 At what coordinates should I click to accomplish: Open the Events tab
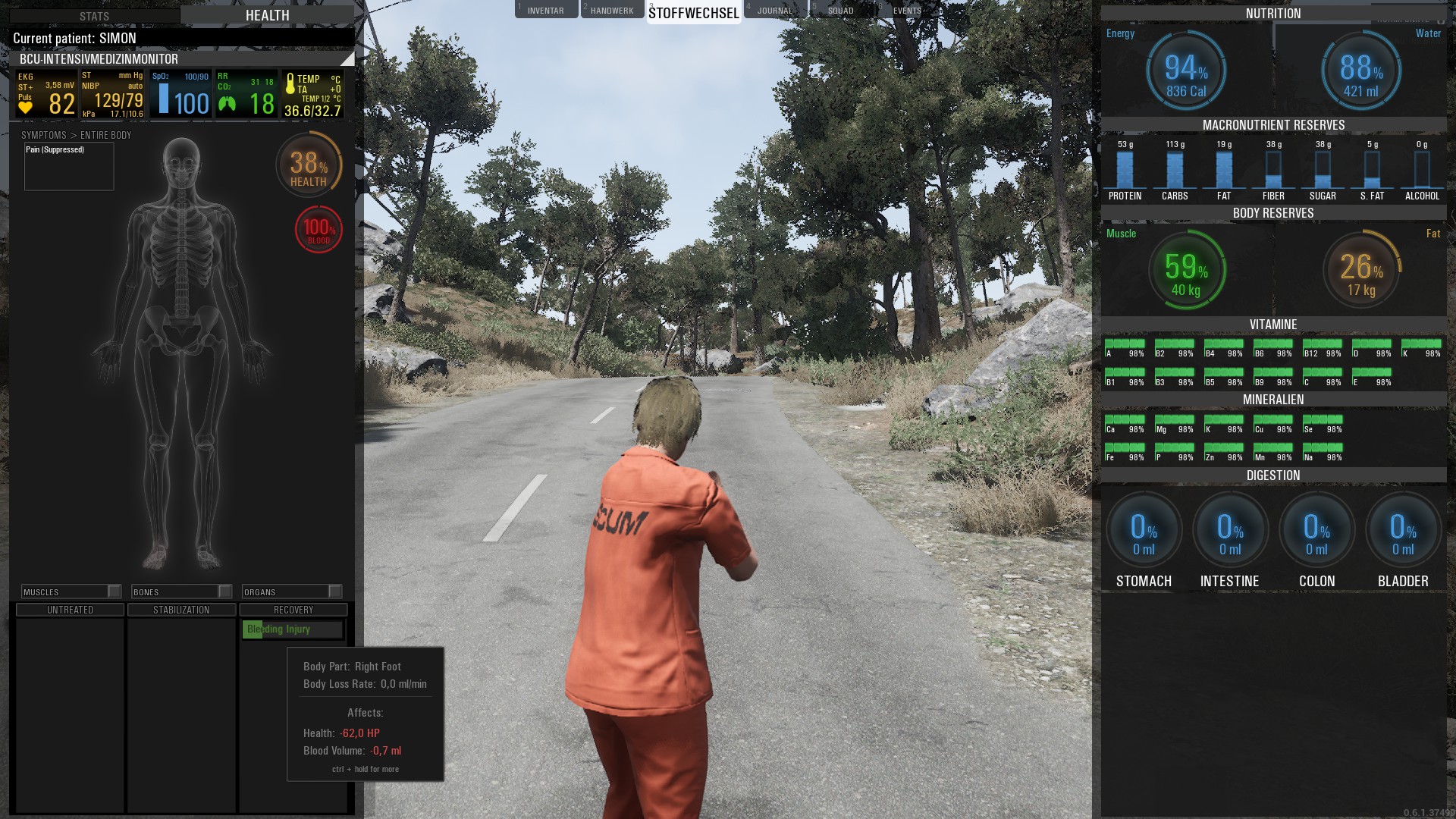907,11
